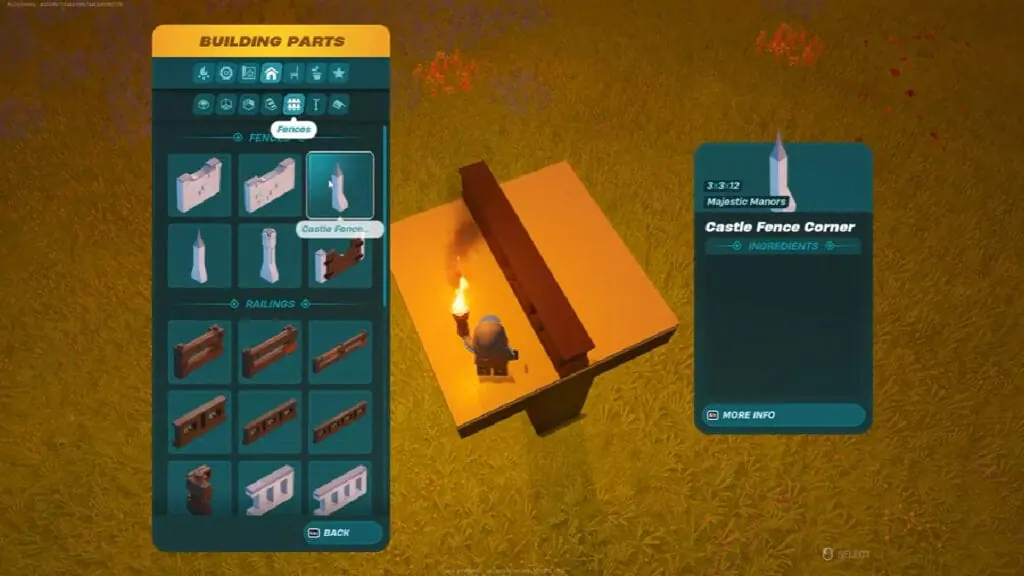Select the highlighted Castle Fence Corner tile

(340, 185)
